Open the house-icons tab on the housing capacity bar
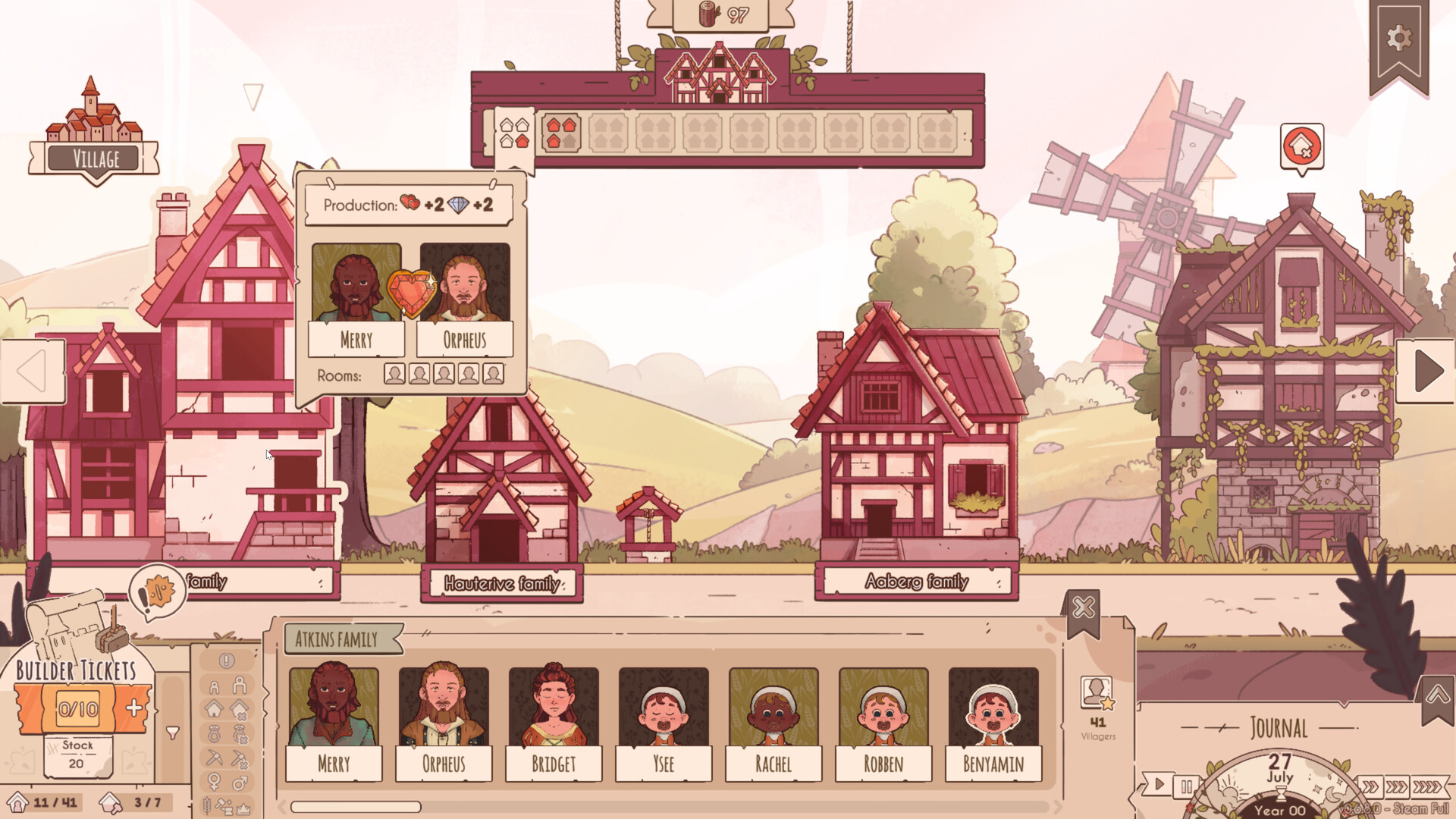The width and height of the screenshot is (1456, 819). point(514,134)
